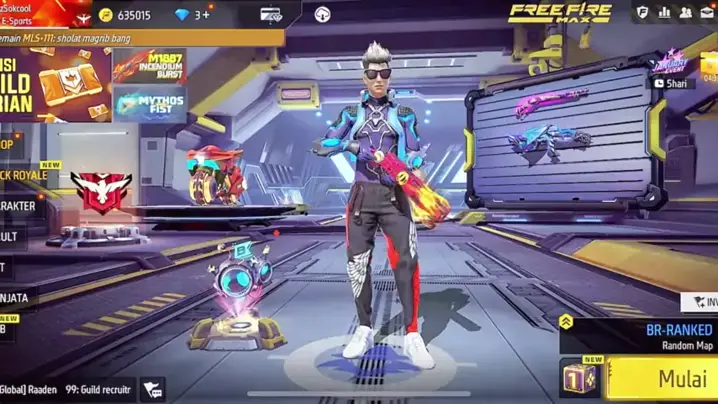Open the cloud download center icon
This screenshot has height=404, width=718.
click(x=322, y=15)
